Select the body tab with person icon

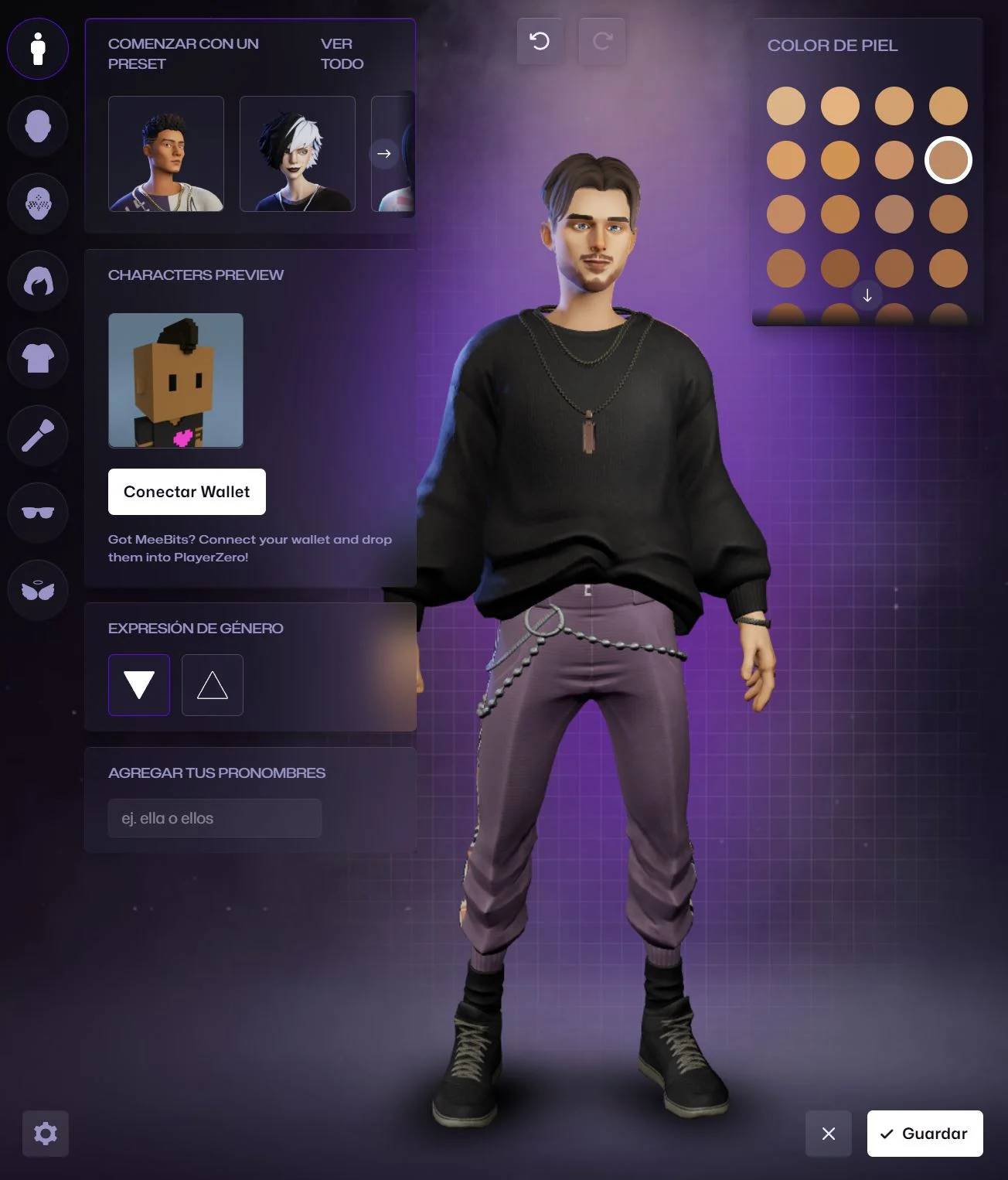(x=38, y=49)
